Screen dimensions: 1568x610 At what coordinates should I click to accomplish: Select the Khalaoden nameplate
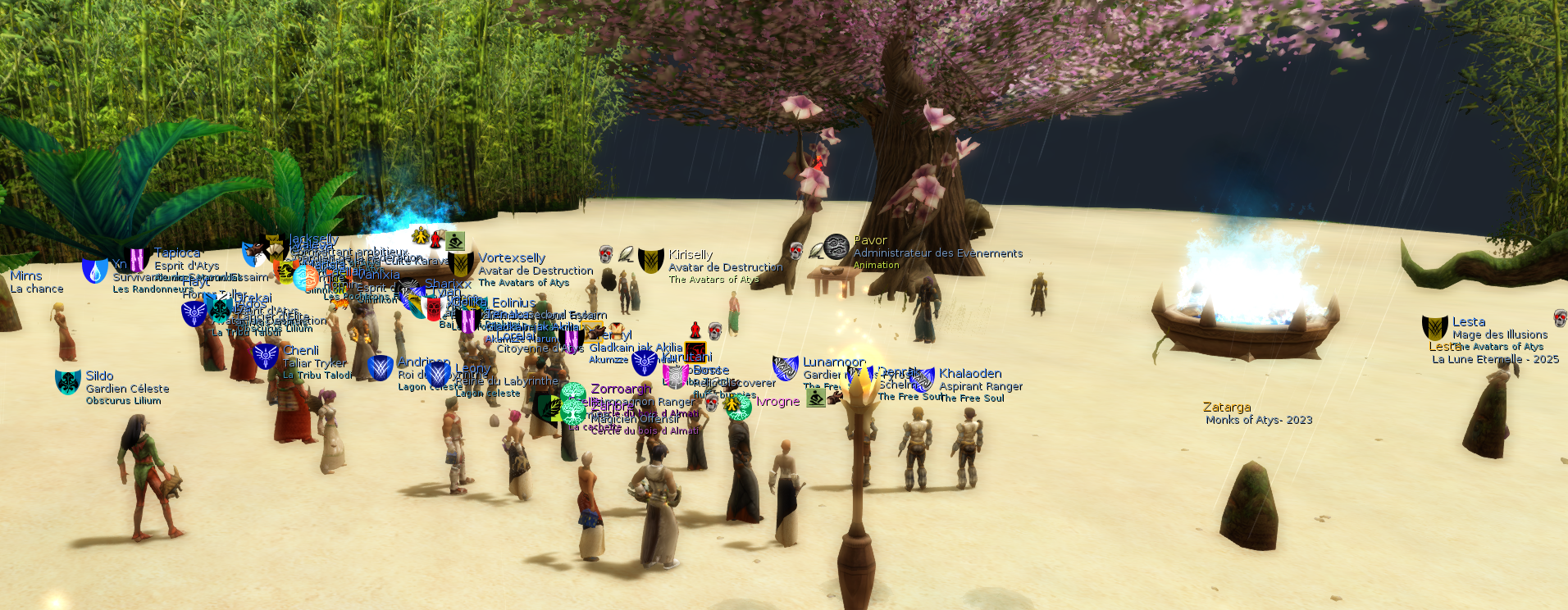(970, 373)
